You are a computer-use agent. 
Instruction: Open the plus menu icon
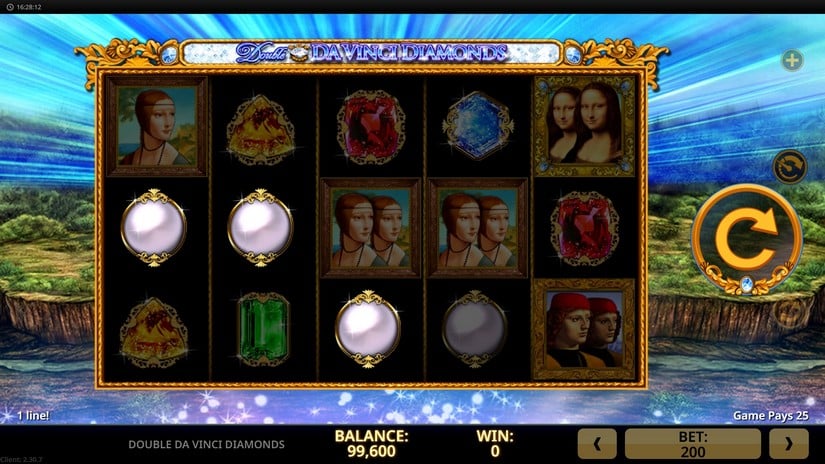(x=792, y=61)
